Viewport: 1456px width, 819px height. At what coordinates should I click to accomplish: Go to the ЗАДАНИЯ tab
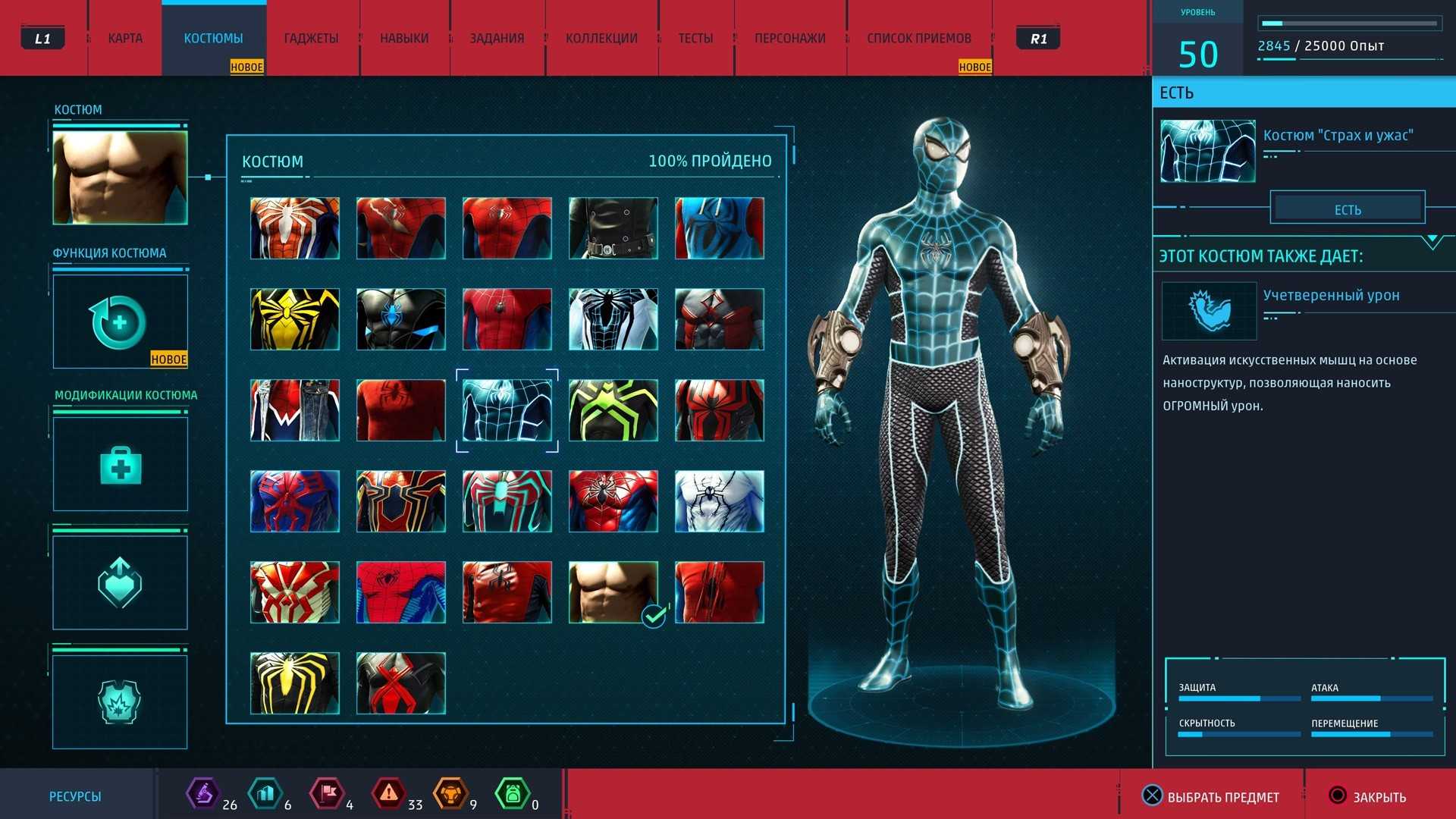click(497, 38)
